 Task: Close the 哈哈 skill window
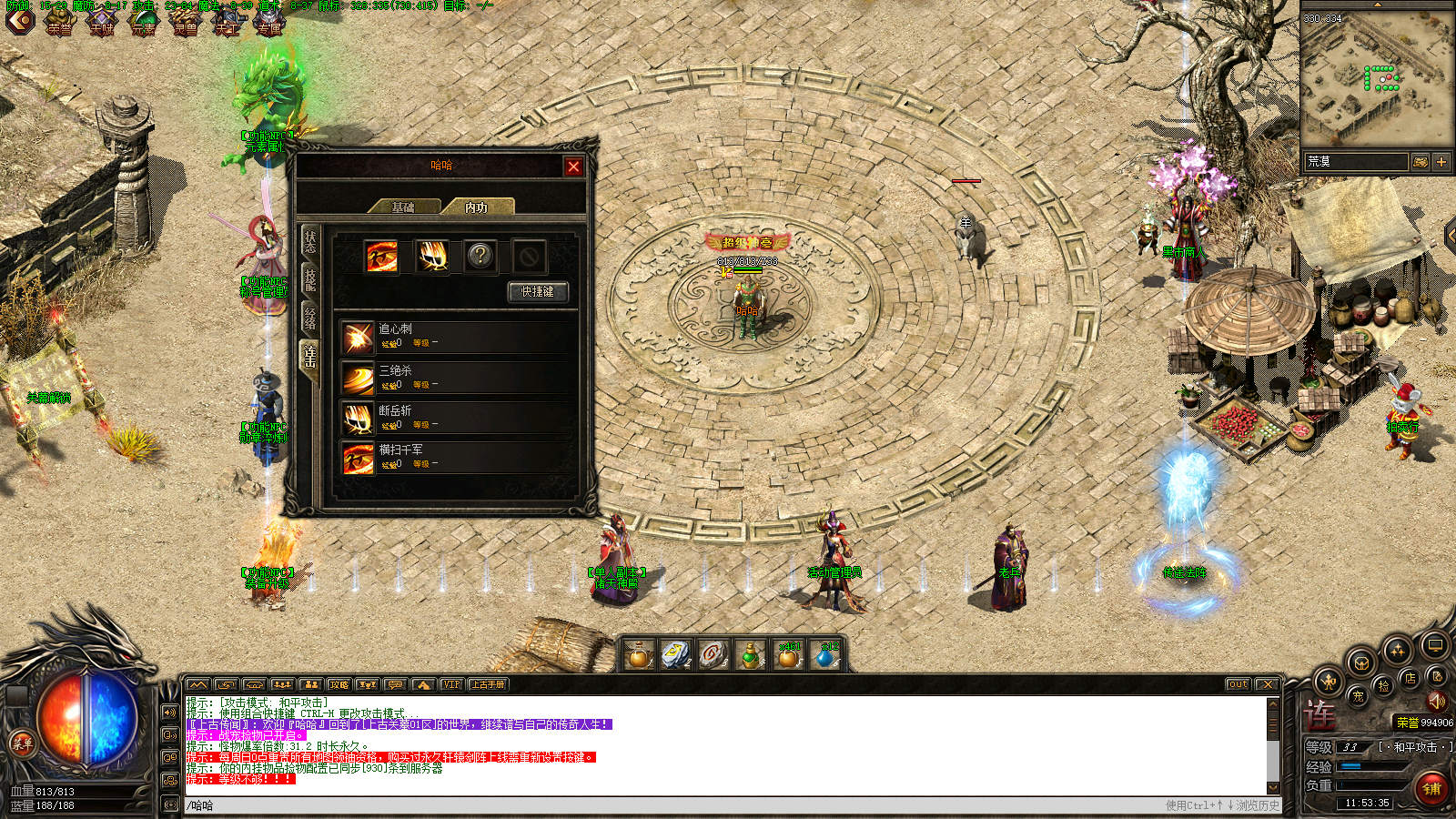coord(573,166)
